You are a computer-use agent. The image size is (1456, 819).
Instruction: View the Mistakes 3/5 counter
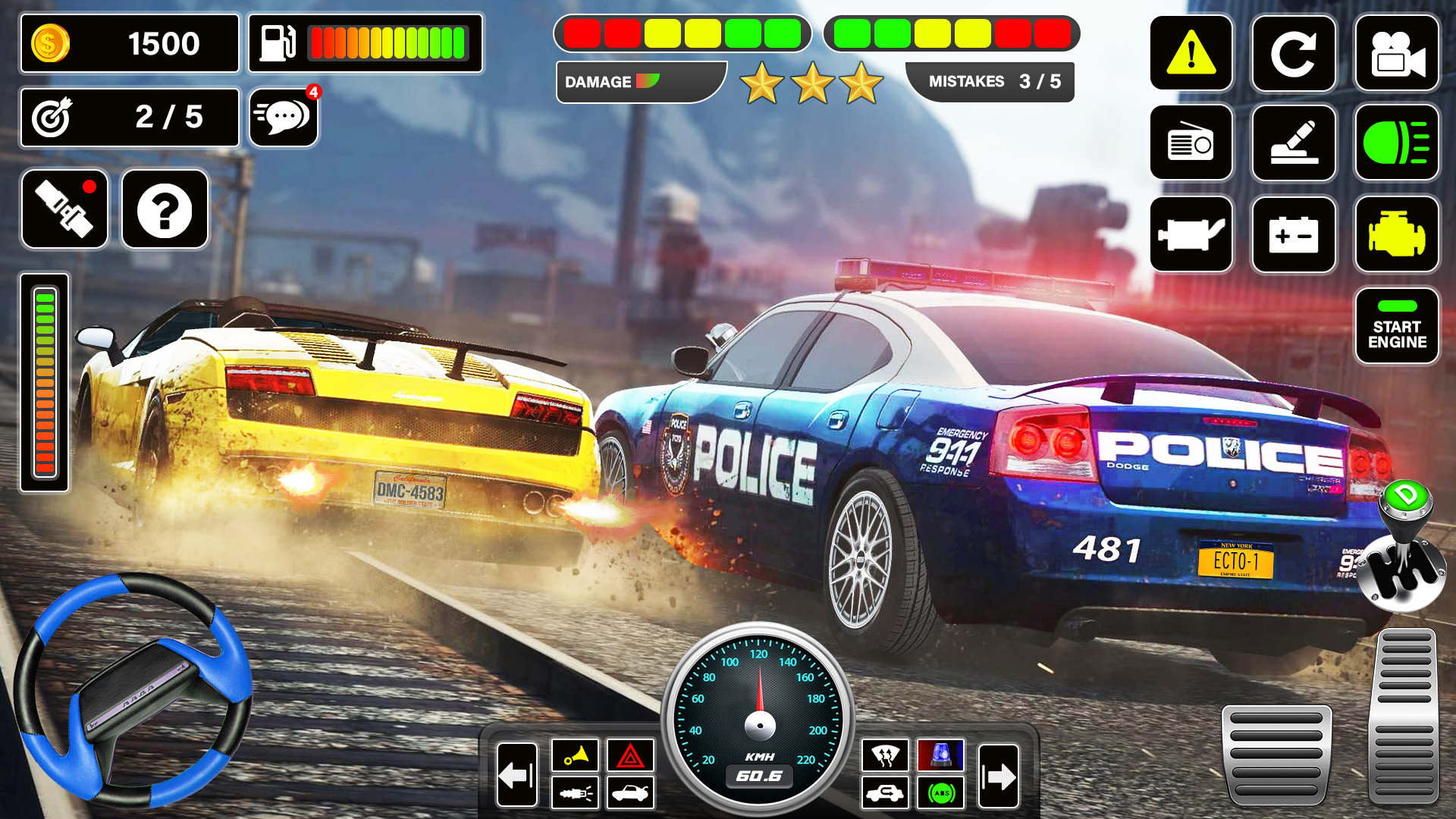click(988, 81)
